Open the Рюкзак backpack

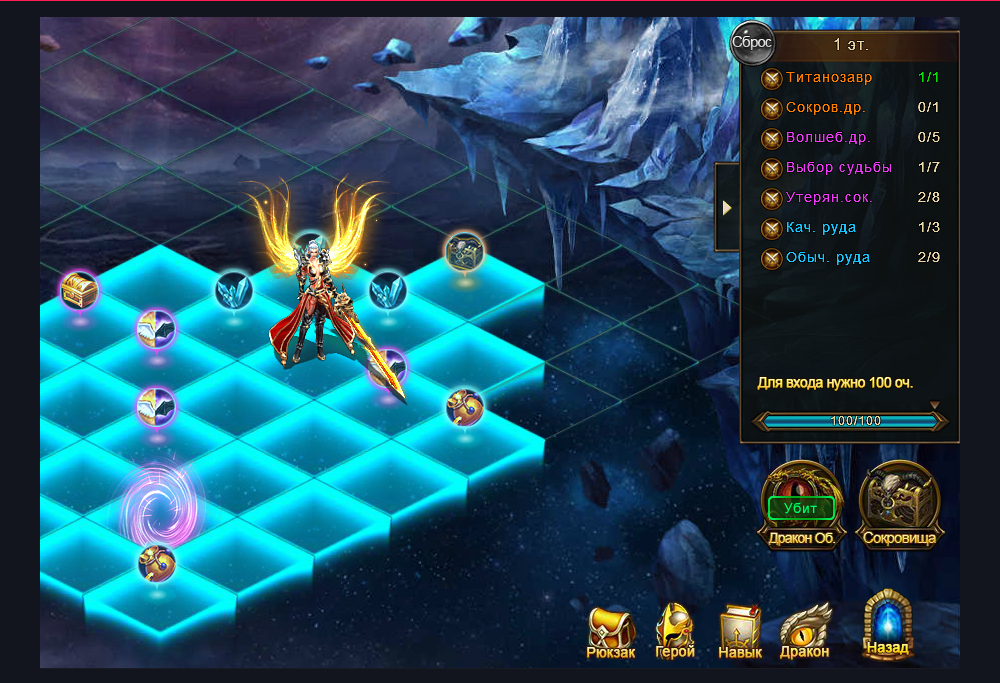(611, 631)
